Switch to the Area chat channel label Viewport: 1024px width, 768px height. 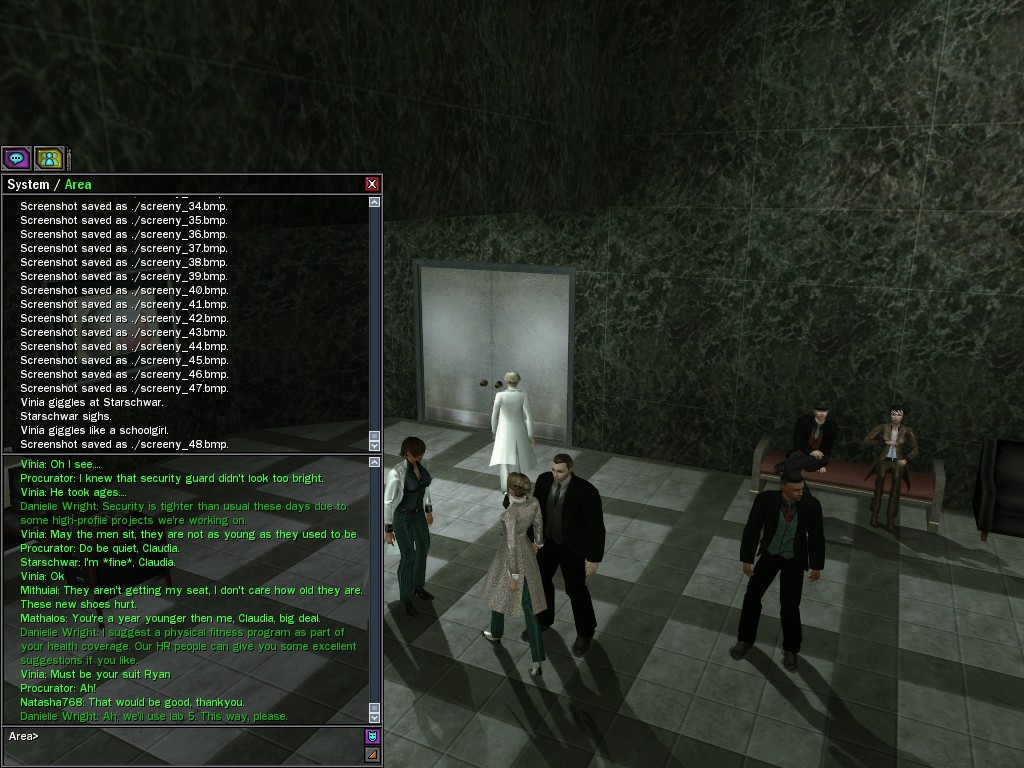coord(78,184)
